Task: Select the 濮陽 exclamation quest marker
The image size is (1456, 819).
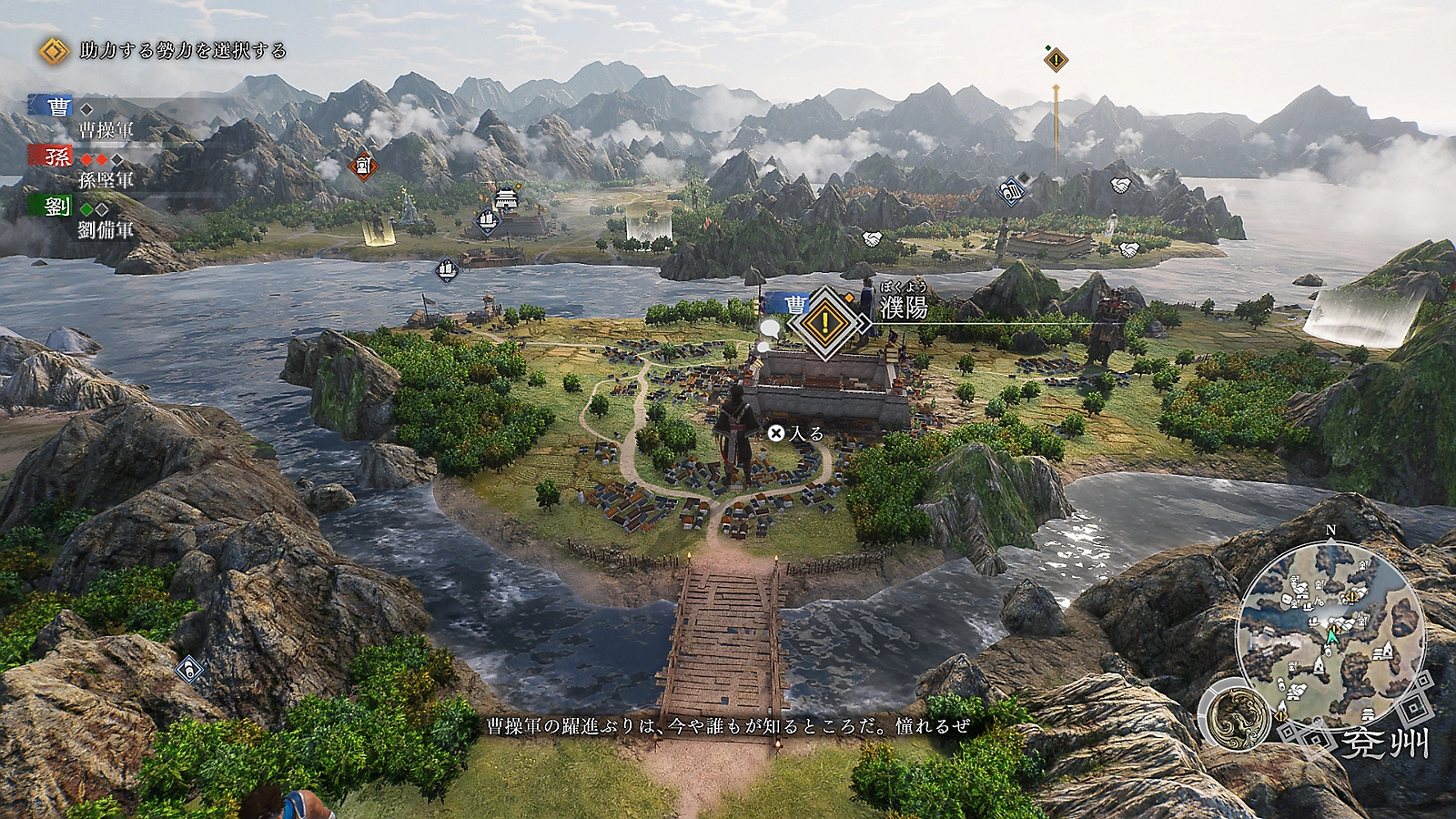Action: (824, 321)
